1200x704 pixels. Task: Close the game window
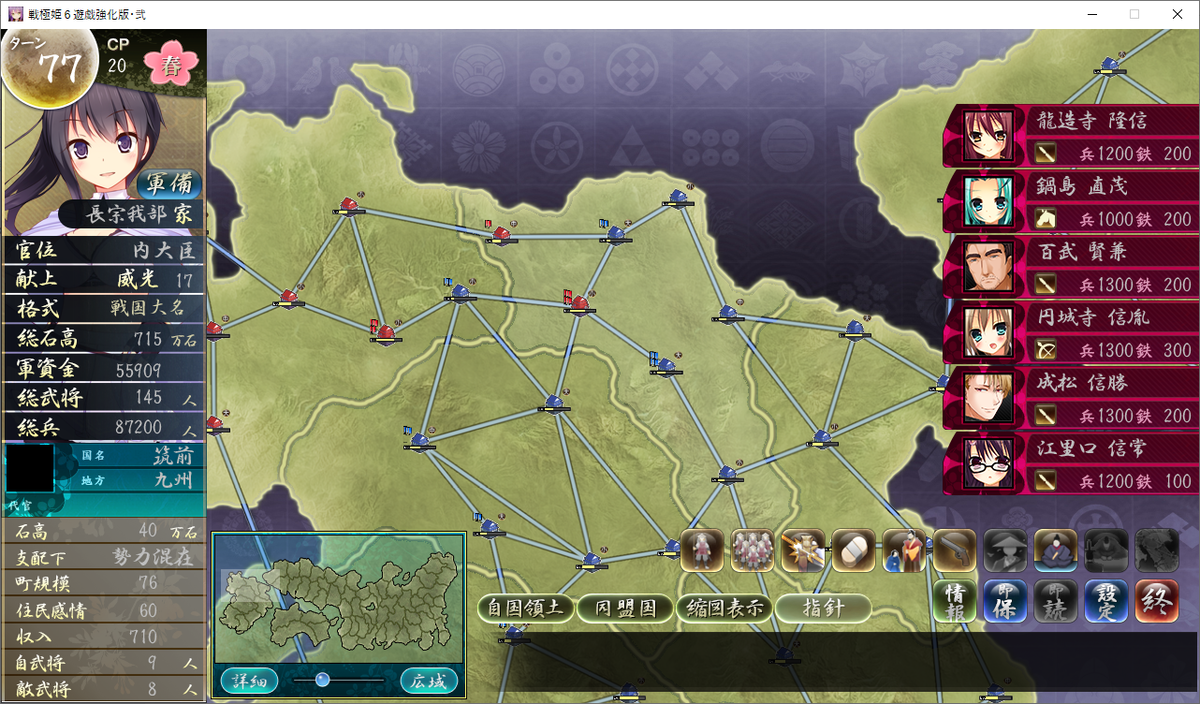pyautogui.click(x=1177, y=14)
